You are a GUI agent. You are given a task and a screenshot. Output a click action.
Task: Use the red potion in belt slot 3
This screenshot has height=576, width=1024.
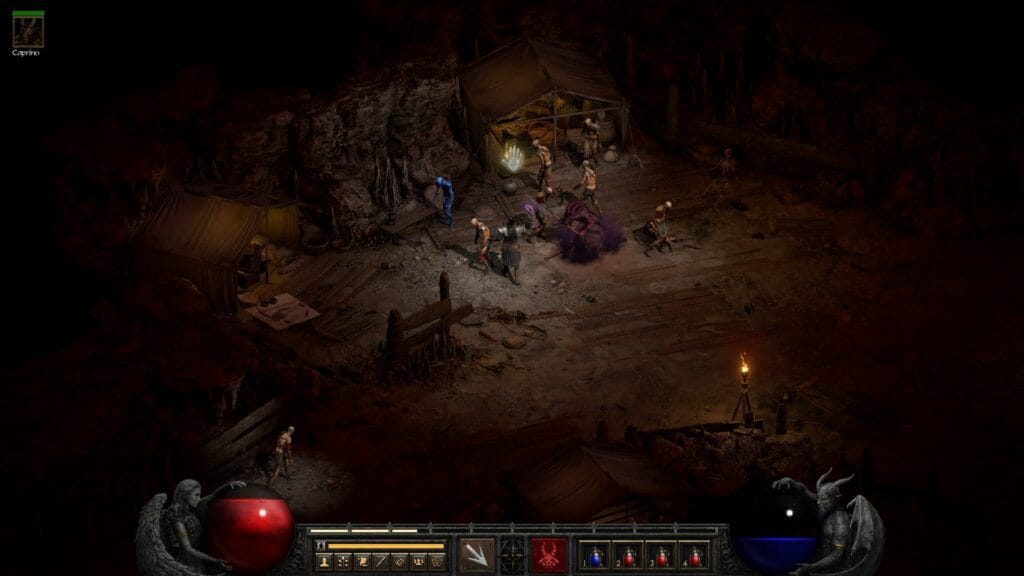pos(663,555)
